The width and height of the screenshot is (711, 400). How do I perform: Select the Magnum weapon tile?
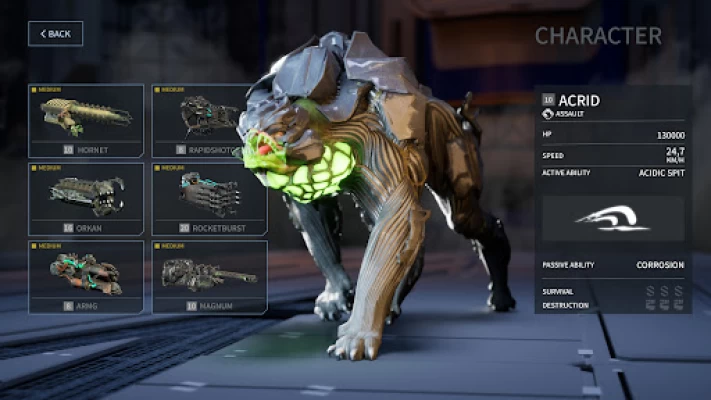[x=209, y=276]
